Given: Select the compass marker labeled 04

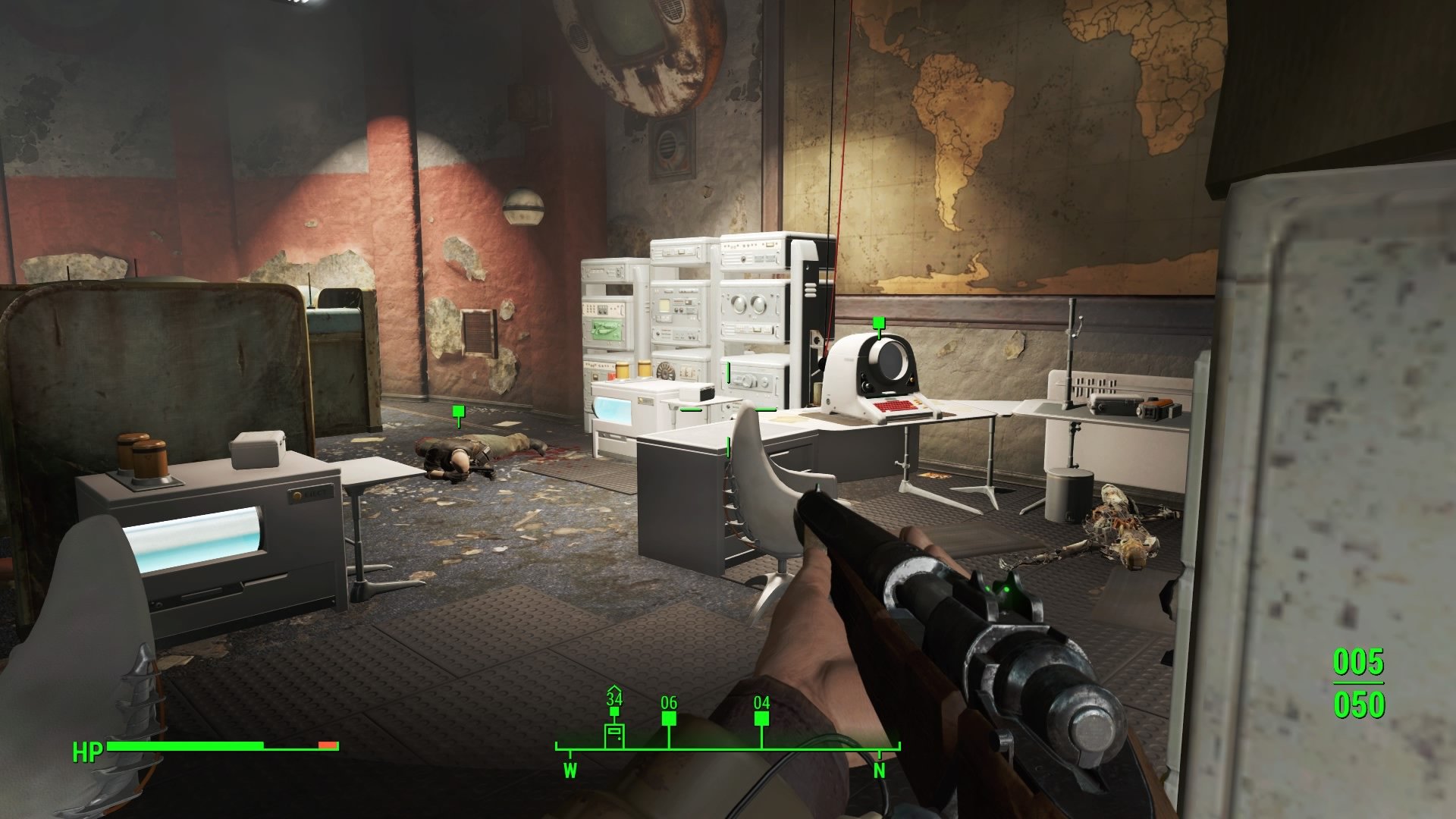Looking at the screenshot, I should click(x=761, y=718).
